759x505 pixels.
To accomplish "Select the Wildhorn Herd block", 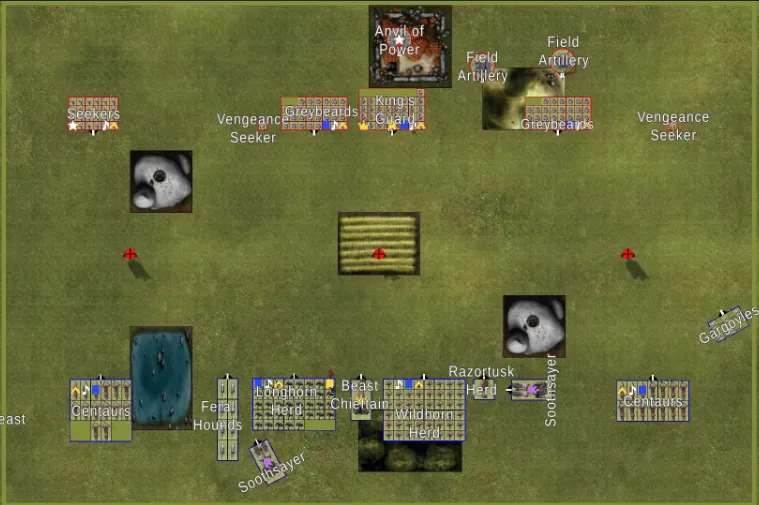I will [424, 410].
